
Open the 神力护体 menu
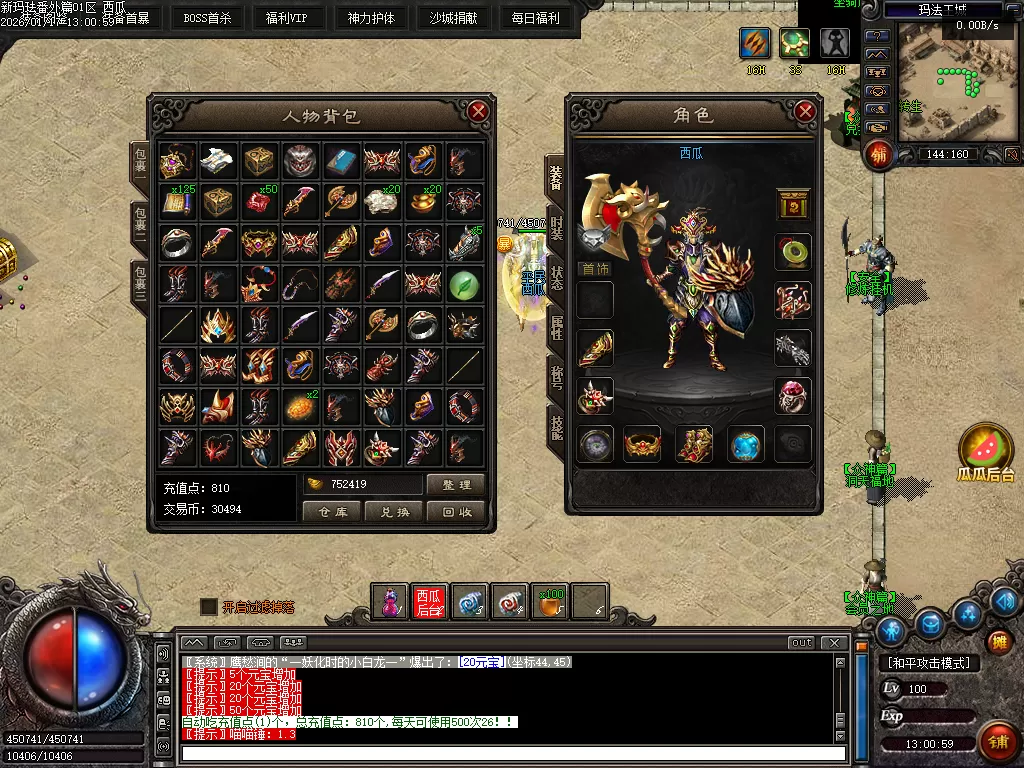[x=371, y=17]
